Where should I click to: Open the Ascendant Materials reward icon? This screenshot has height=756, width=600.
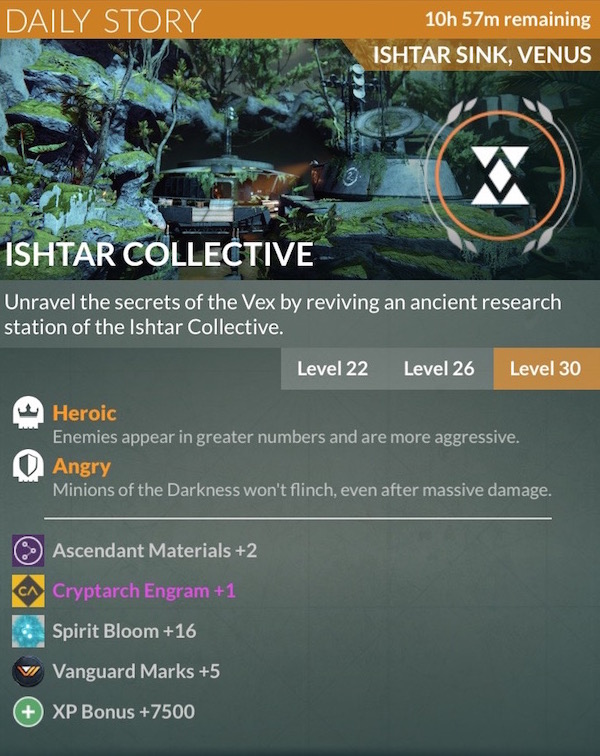point(26,551)
